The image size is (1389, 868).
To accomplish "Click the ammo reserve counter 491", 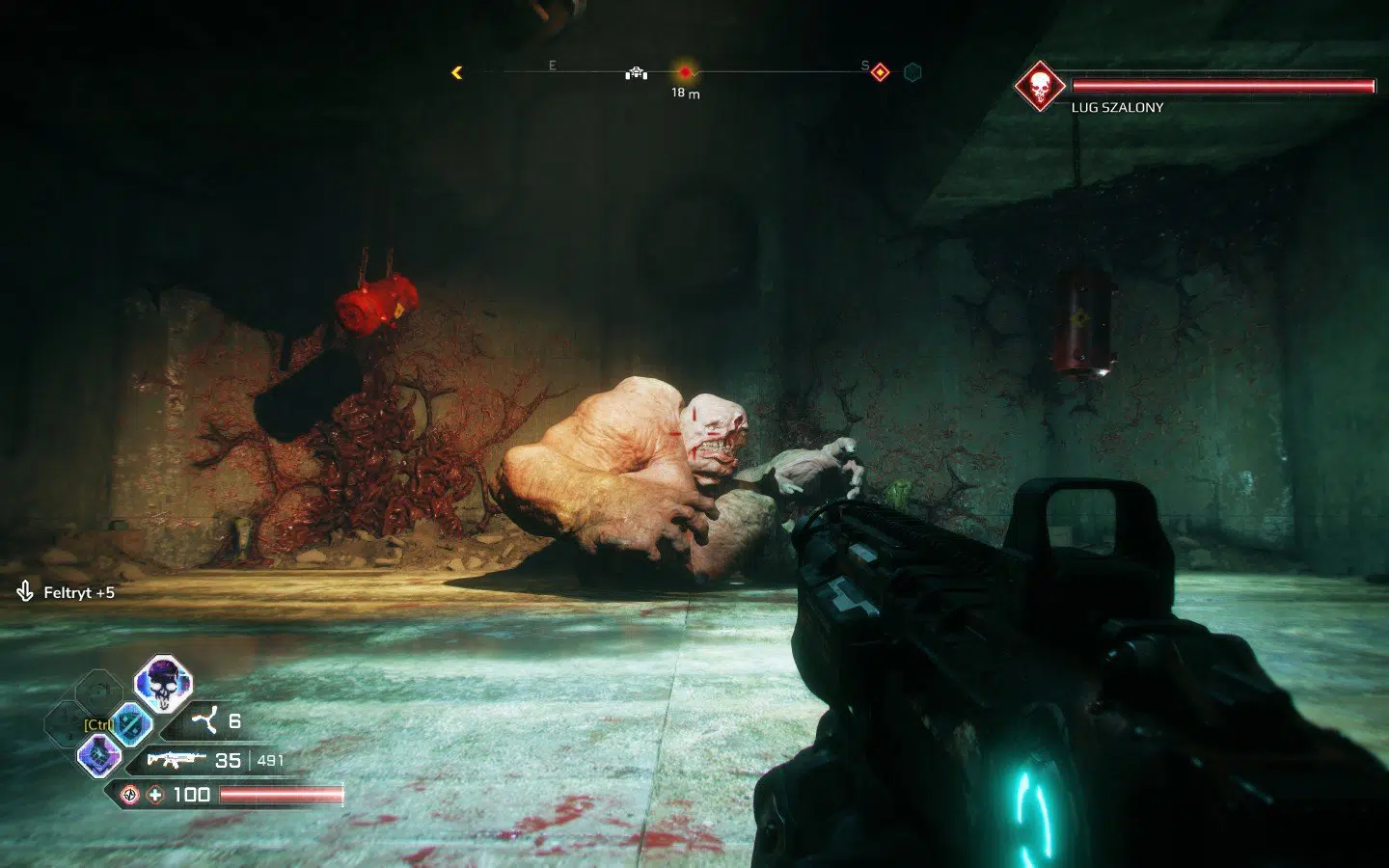I will pos(271,761).
